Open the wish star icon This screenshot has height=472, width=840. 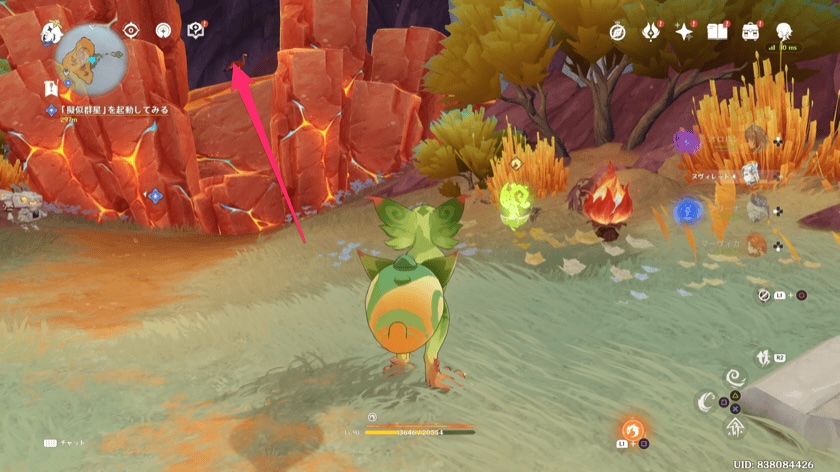[x=685, y=31]
